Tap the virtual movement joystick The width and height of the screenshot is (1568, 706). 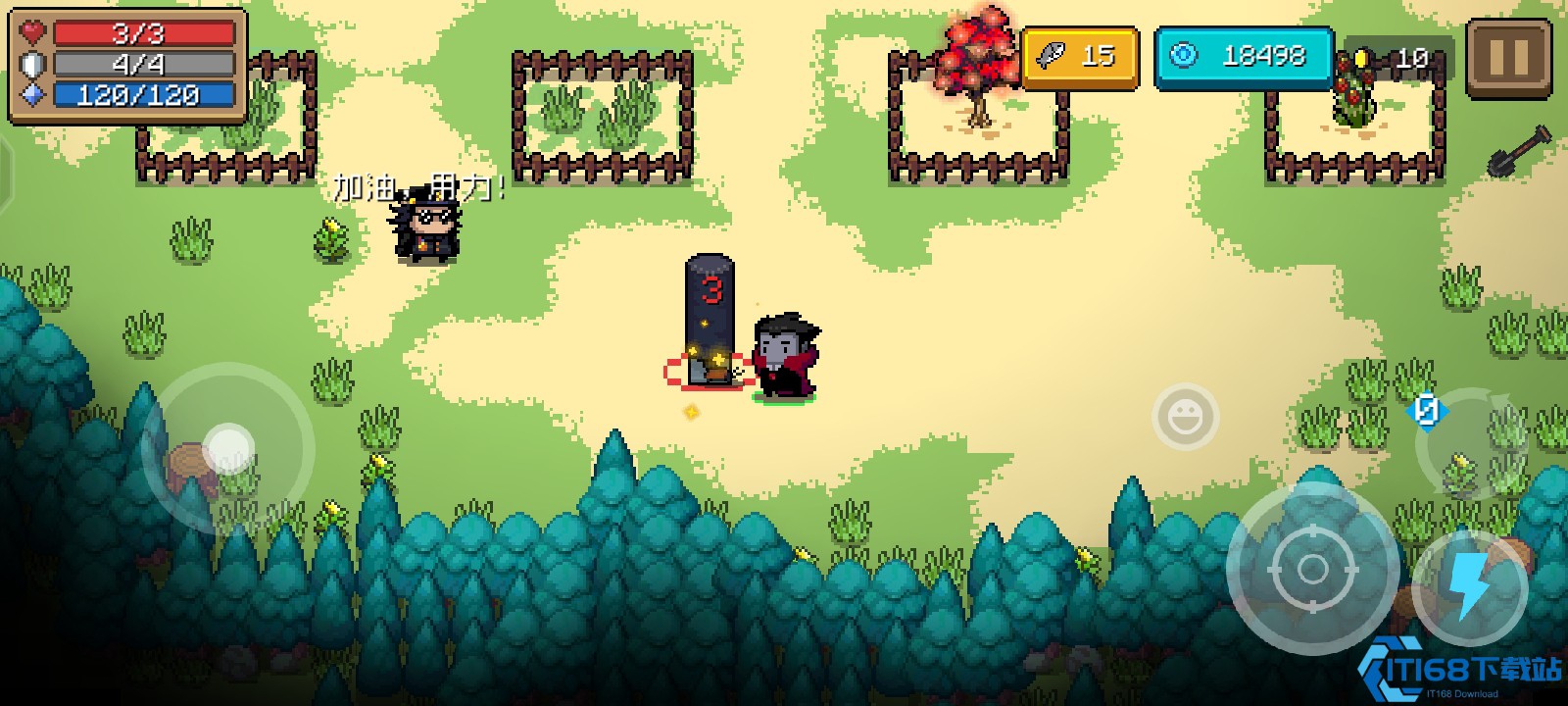click(228, 449)
